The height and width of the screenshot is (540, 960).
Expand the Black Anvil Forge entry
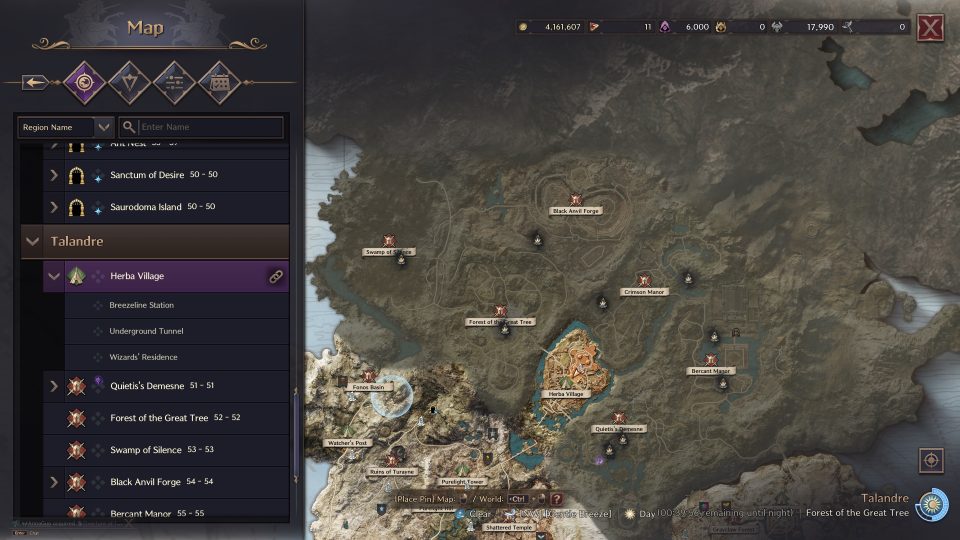(54, 482)
